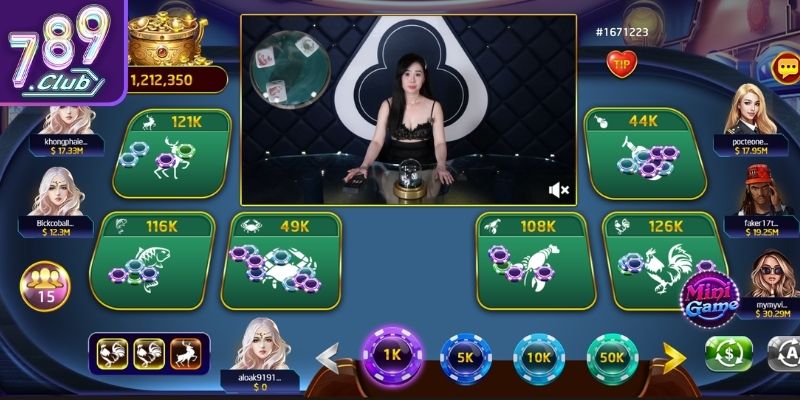Show more chips with the yellow right arrow
Screen dimensions: 800x400
tap(675, 356)
